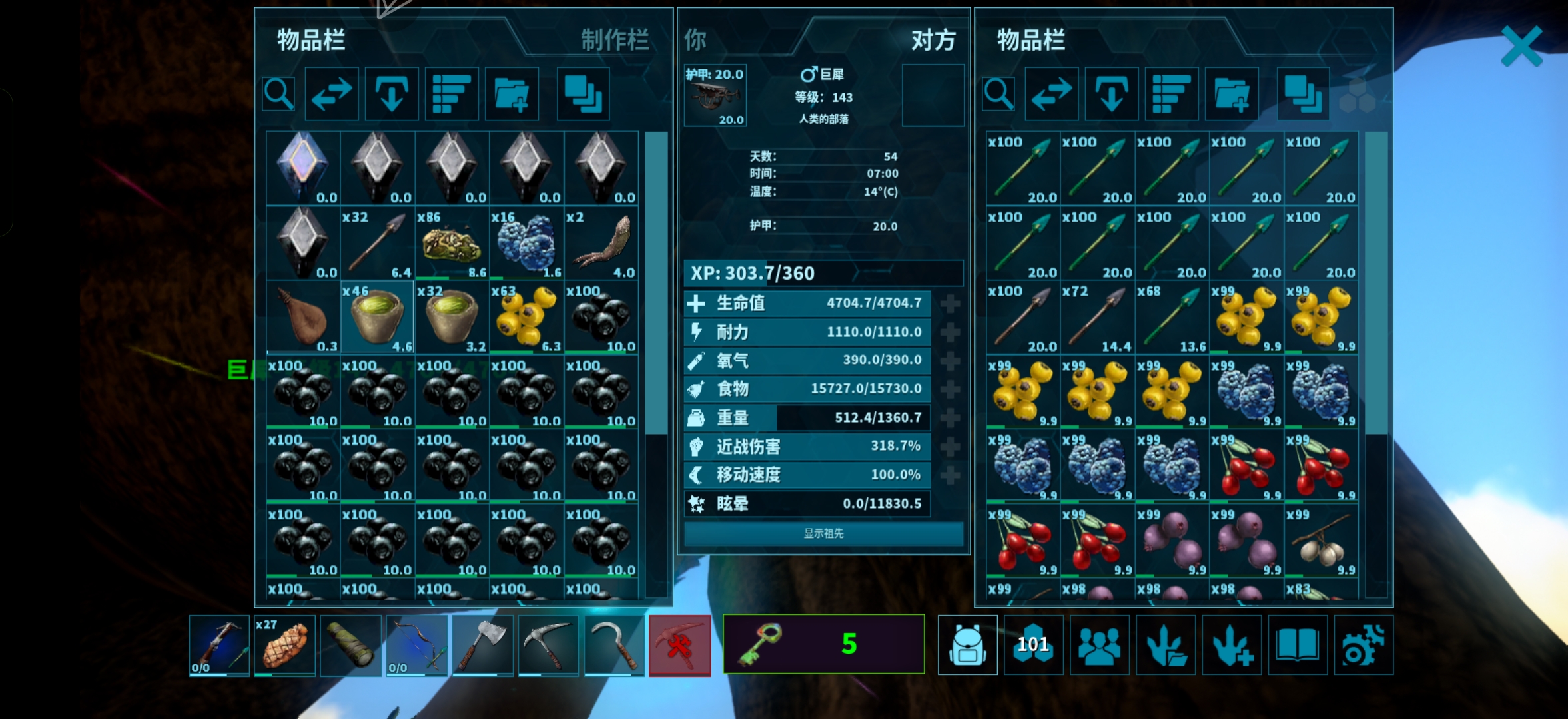Open the tribe members icon

click(x=1099, y=646)
